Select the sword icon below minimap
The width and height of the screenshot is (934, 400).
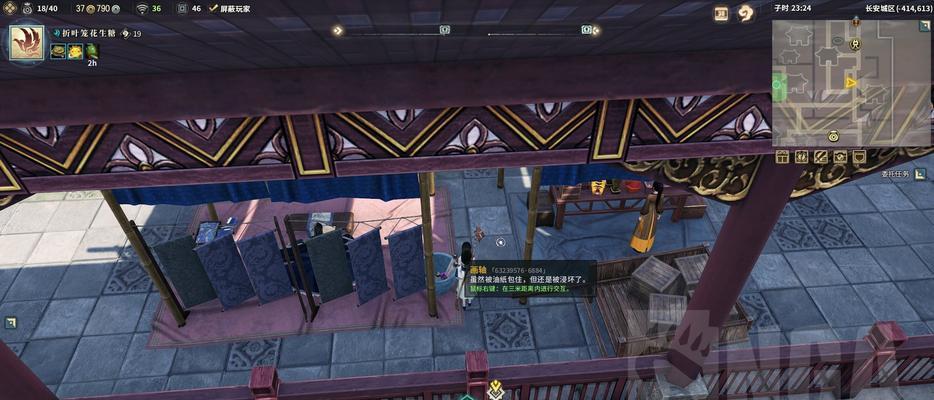pyautogui.click(x=820, y=157)
